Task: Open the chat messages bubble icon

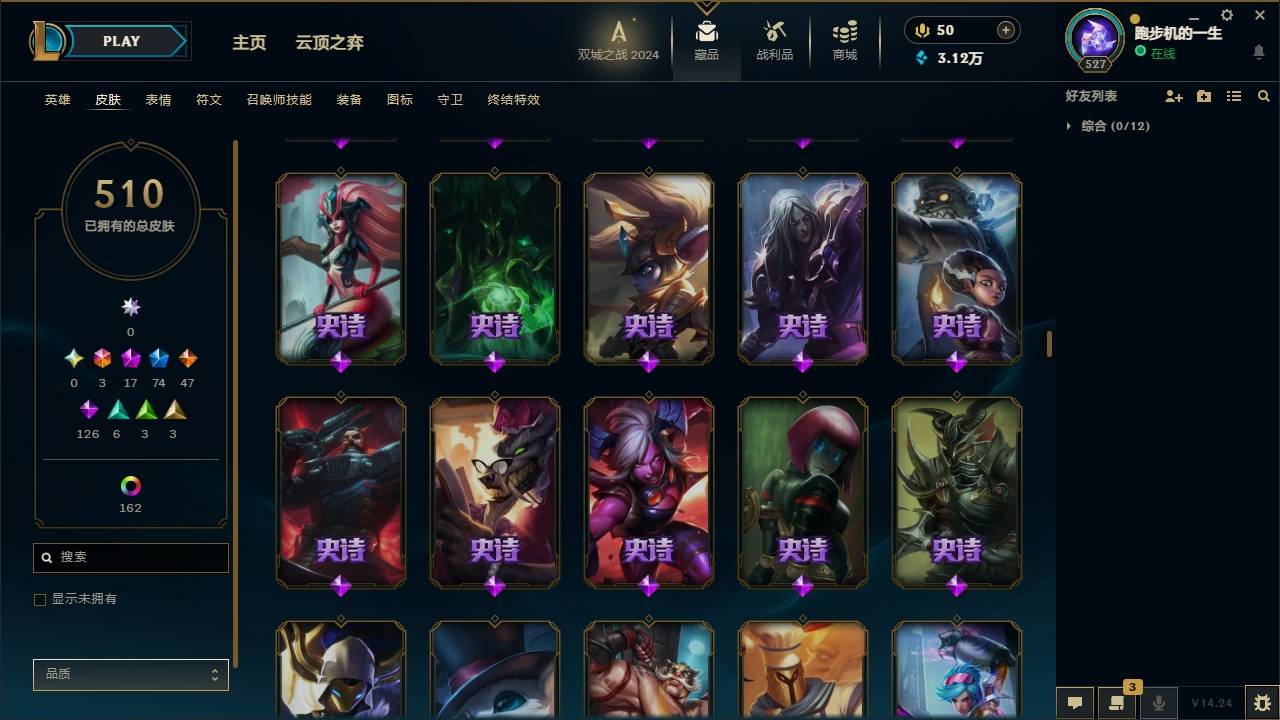Action: click(1075, 703)
